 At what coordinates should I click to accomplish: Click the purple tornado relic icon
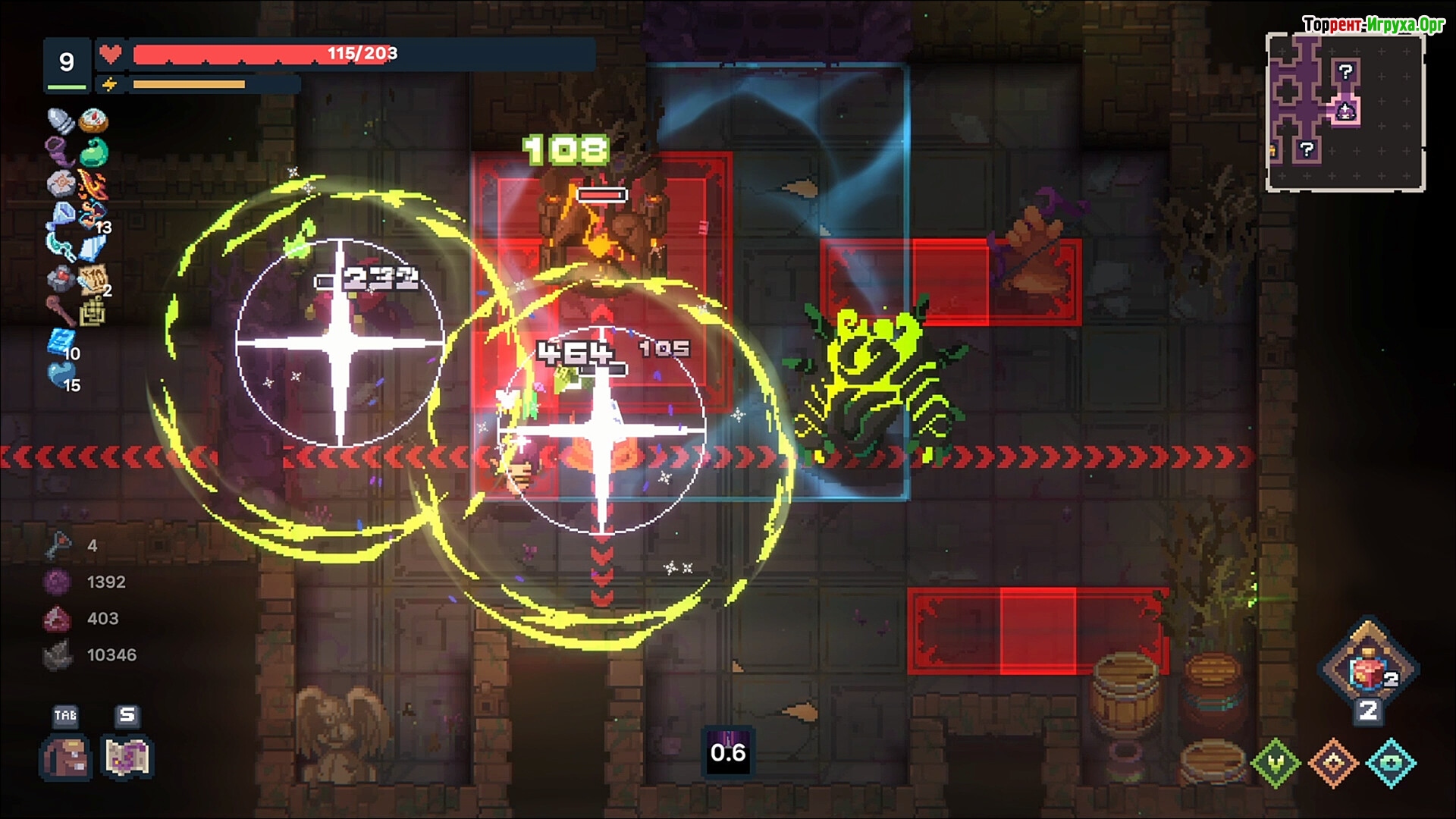click(x=61, y=152)
